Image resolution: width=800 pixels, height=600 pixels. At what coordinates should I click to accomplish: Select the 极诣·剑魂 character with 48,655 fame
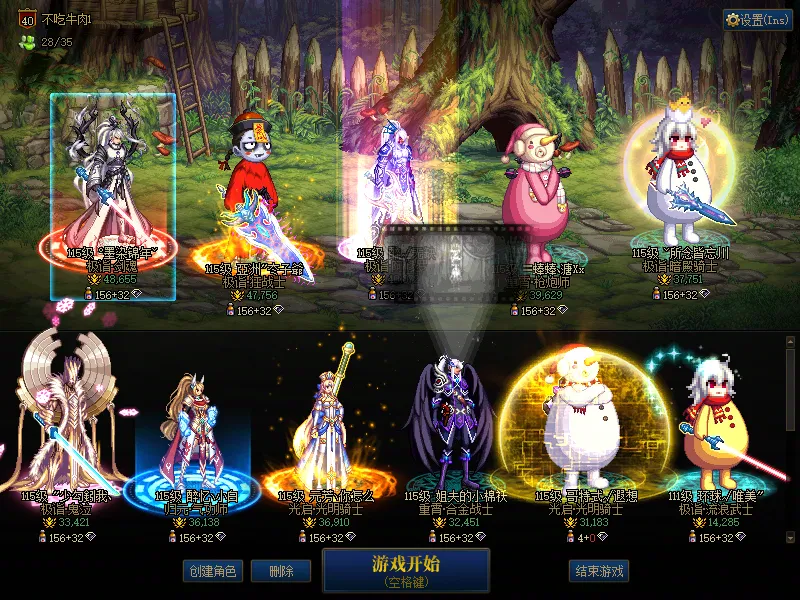click(x=113, y=190)
